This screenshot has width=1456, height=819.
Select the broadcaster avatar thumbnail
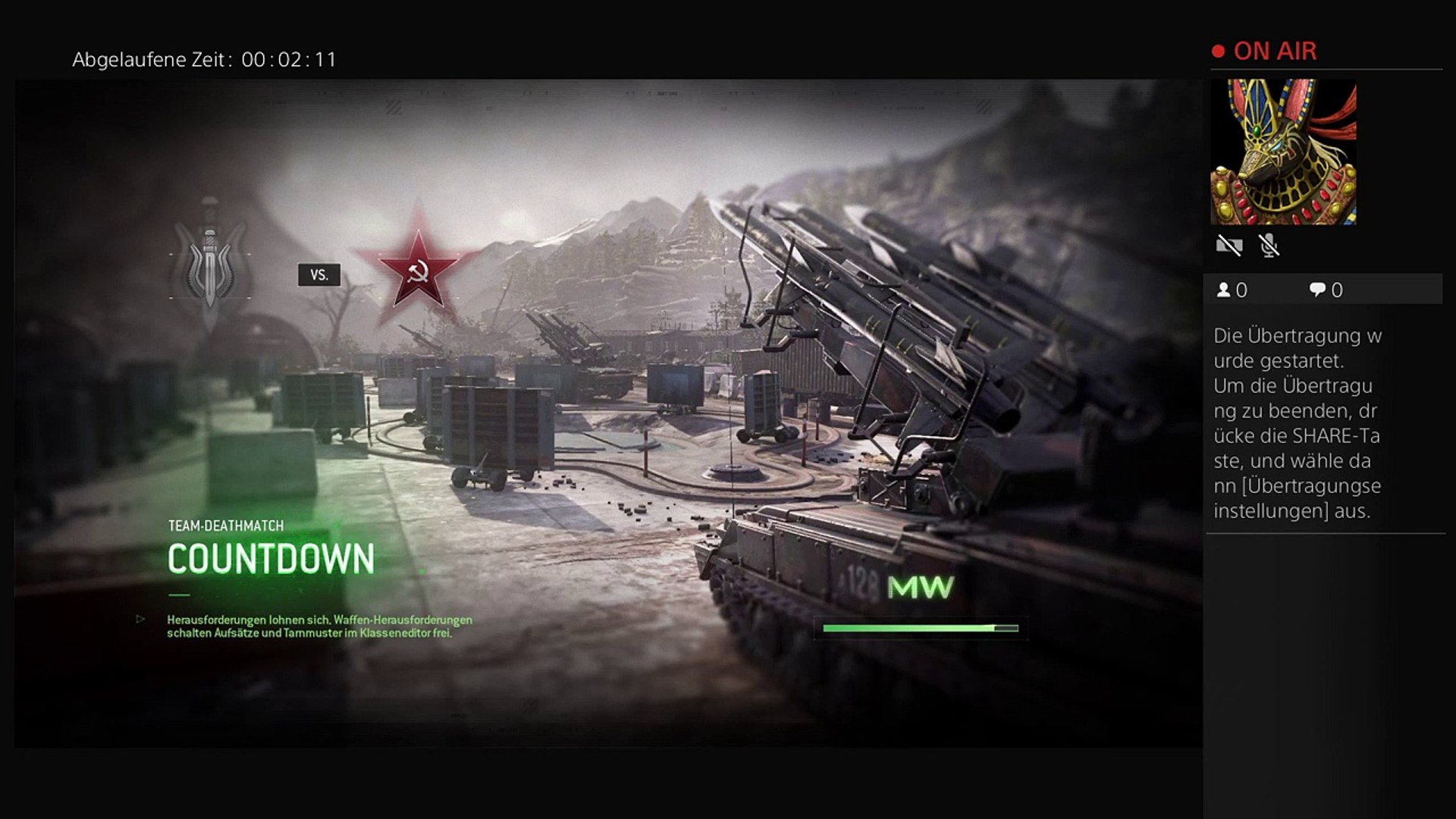[x=1283, y=152]
